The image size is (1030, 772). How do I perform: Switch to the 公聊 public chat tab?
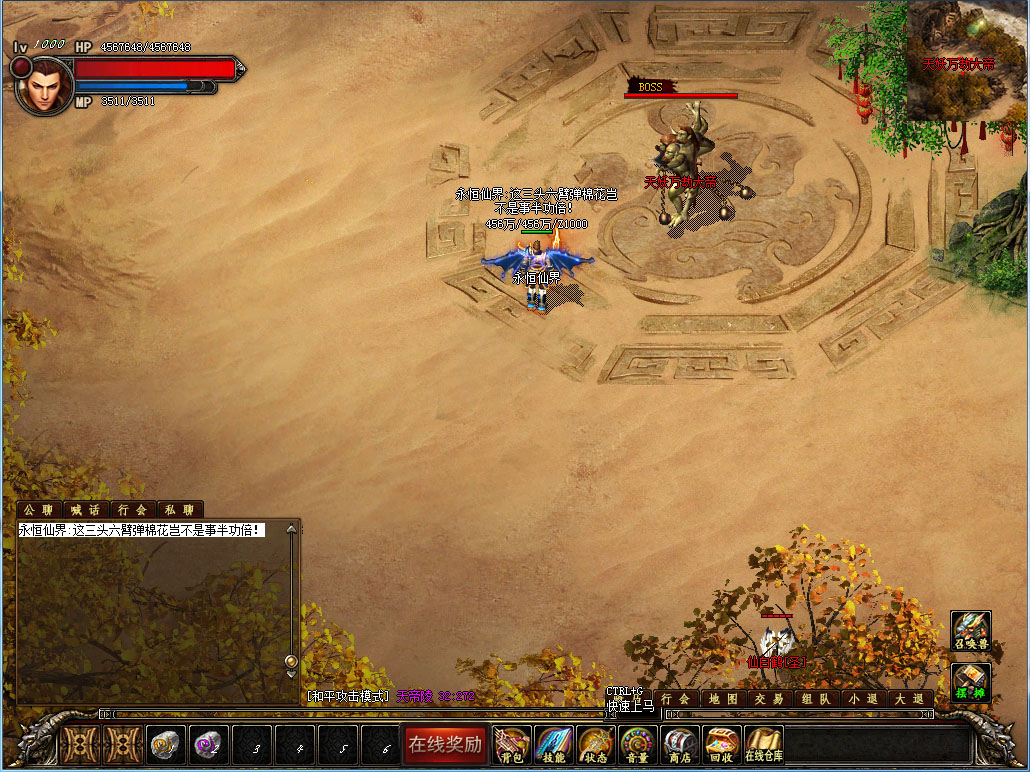point(39,510)
